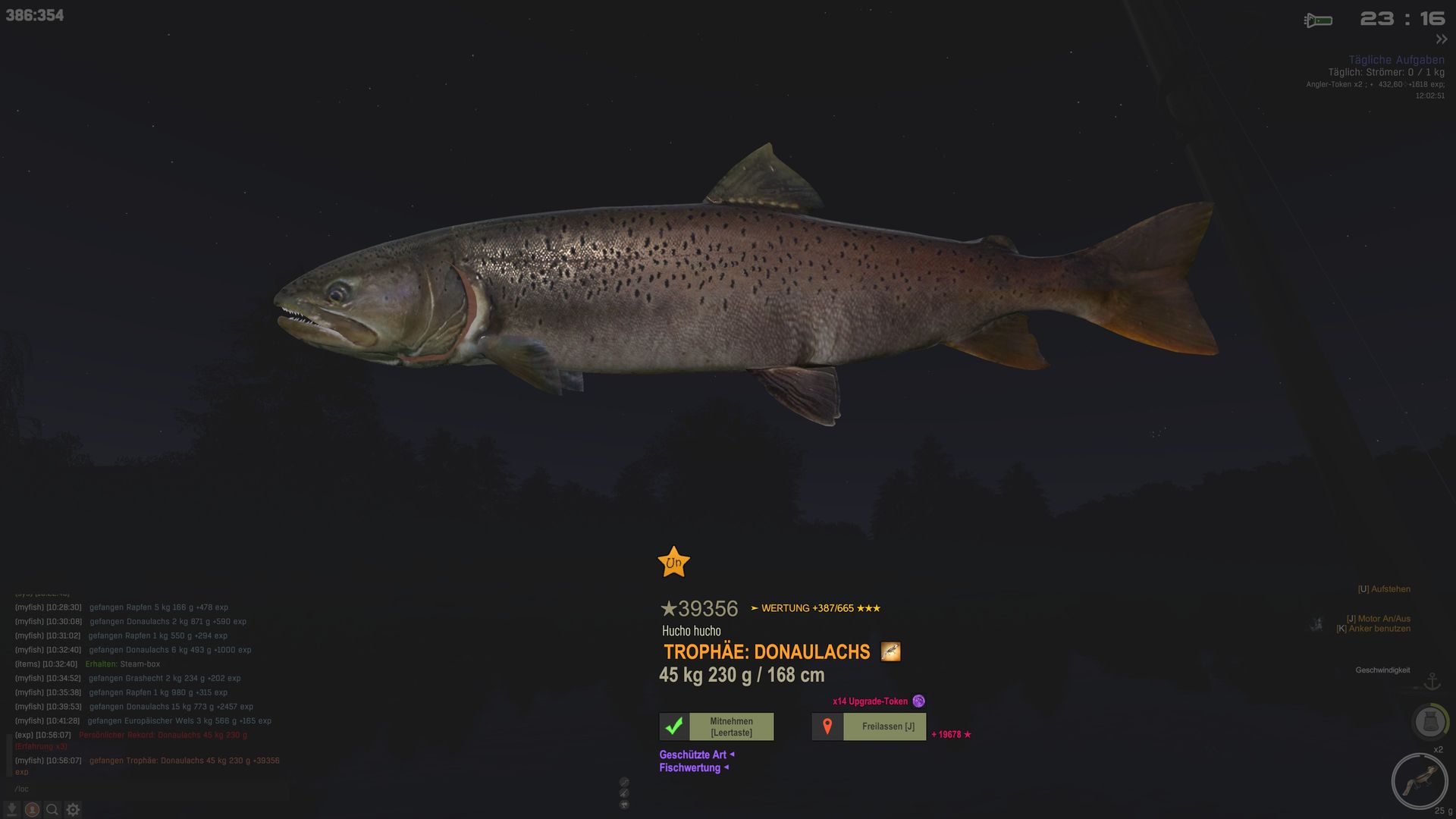The width and height of the screenshot is (1456, 819).
Task: Open the Tägliche Aufgaben tracker
Action: tap(1396, 60)
